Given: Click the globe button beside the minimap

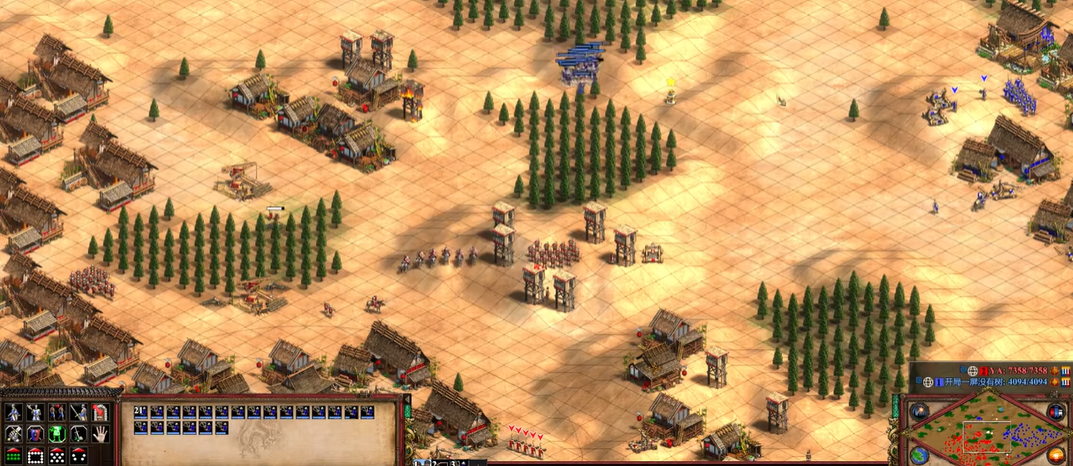Looking at the screenshot, I should pyautogui.click(x=920, y=453).
